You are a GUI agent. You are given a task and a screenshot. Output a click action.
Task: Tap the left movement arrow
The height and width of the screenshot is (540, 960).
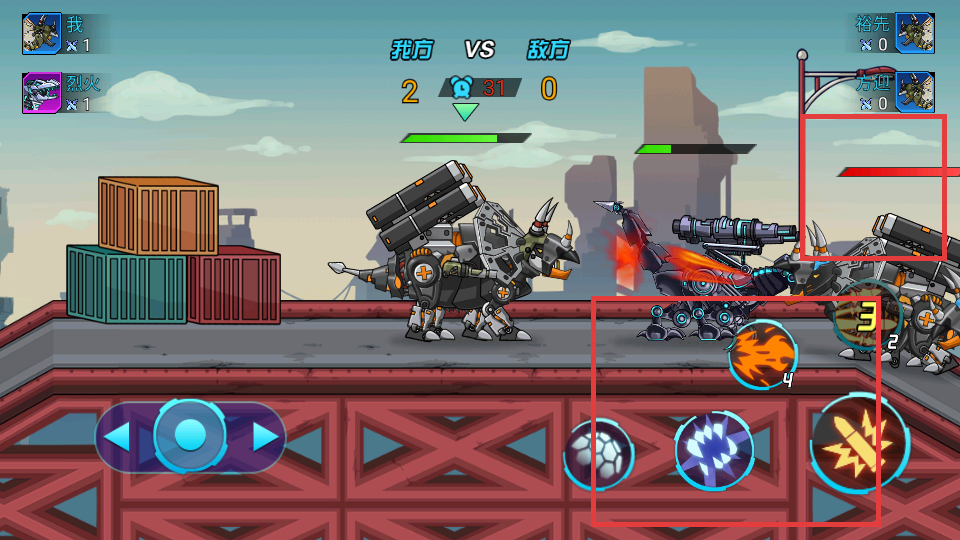(118, 437)
